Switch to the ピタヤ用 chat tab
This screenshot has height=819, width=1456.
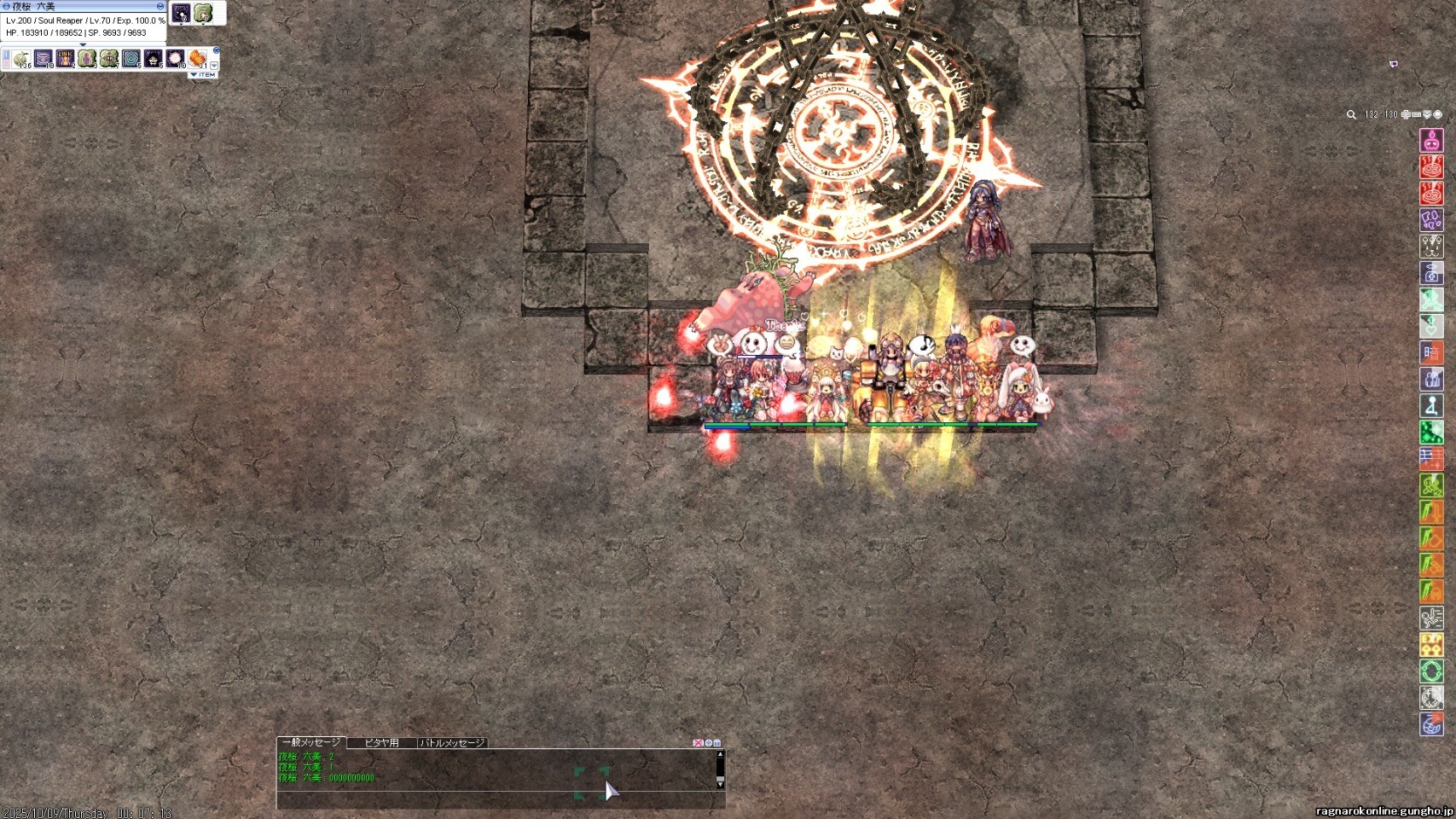(381, 743)
